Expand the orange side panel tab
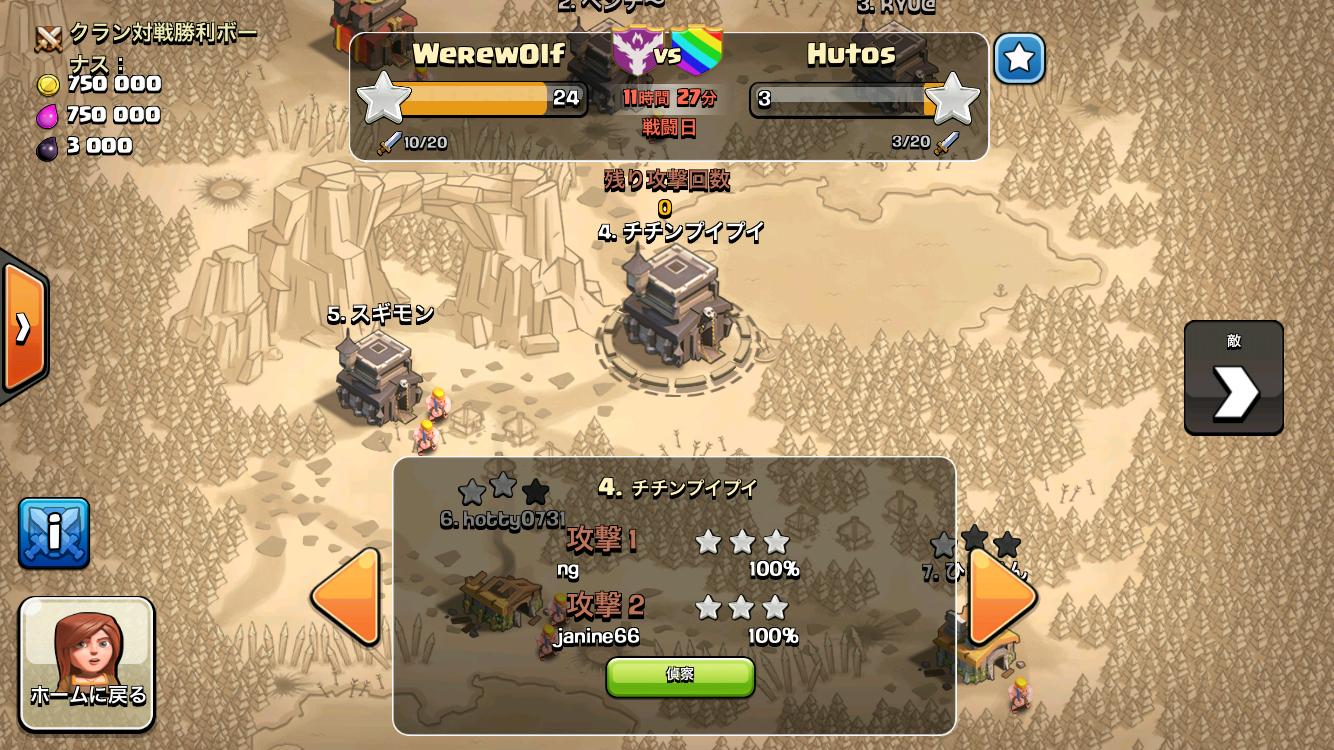 coord(24,327)
